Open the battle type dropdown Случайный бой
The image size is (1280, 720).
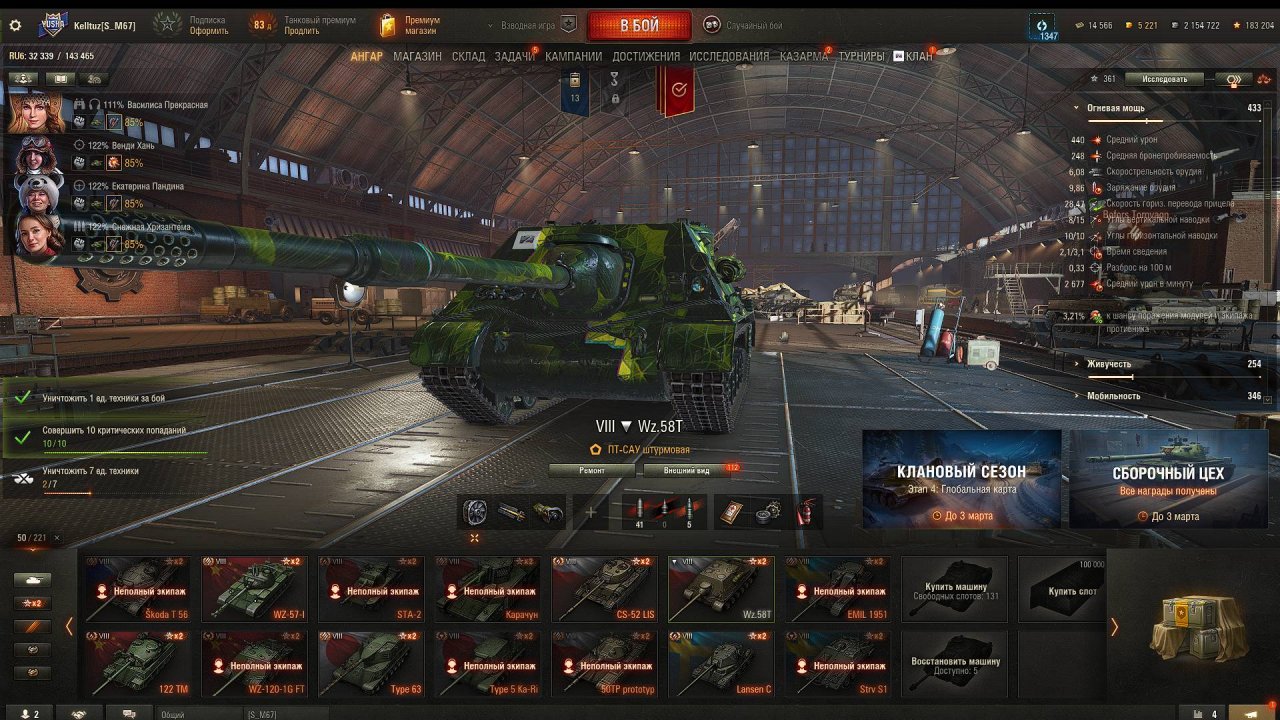[745, 25]
